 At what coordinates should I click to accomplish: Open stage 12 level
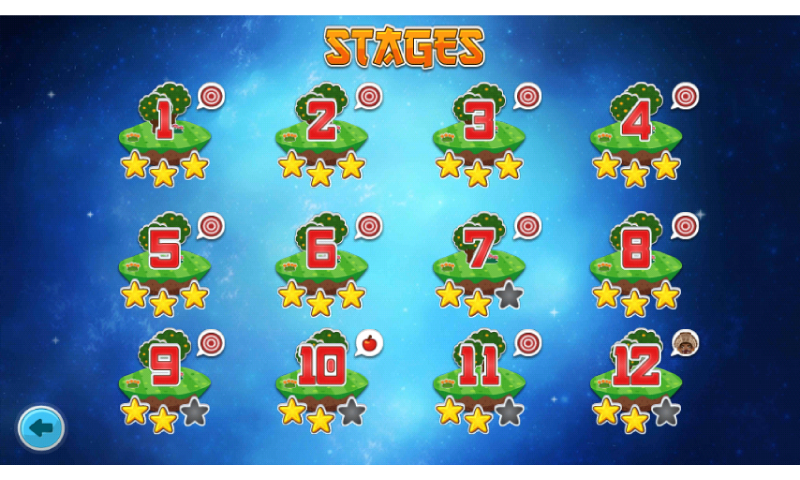[636, 372]
